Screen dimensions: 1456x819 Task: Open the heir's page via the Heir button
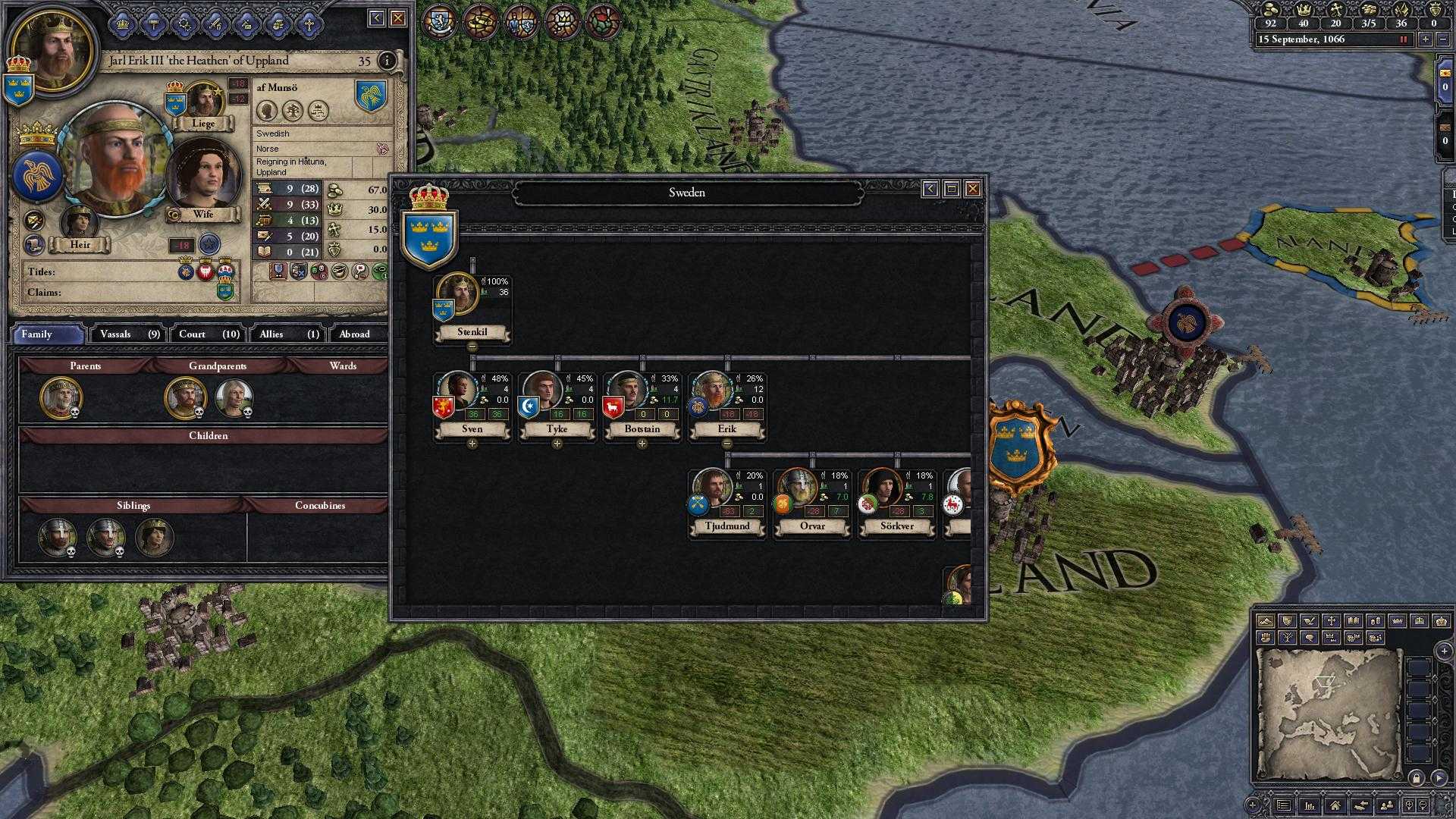coord(80,244)
